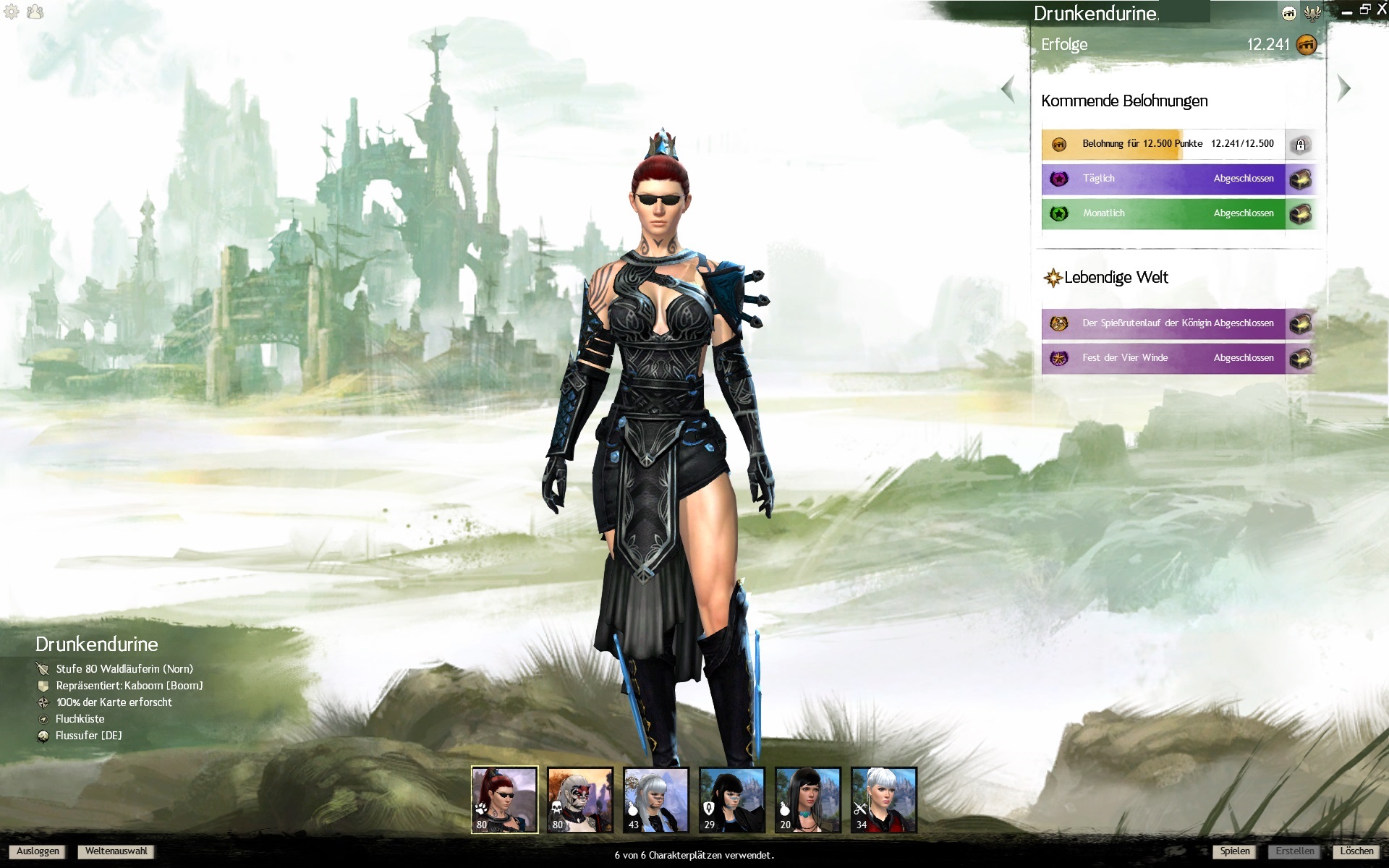Choose the level 43 silver-haired character
1389x868 pixels.
[656, 799]
